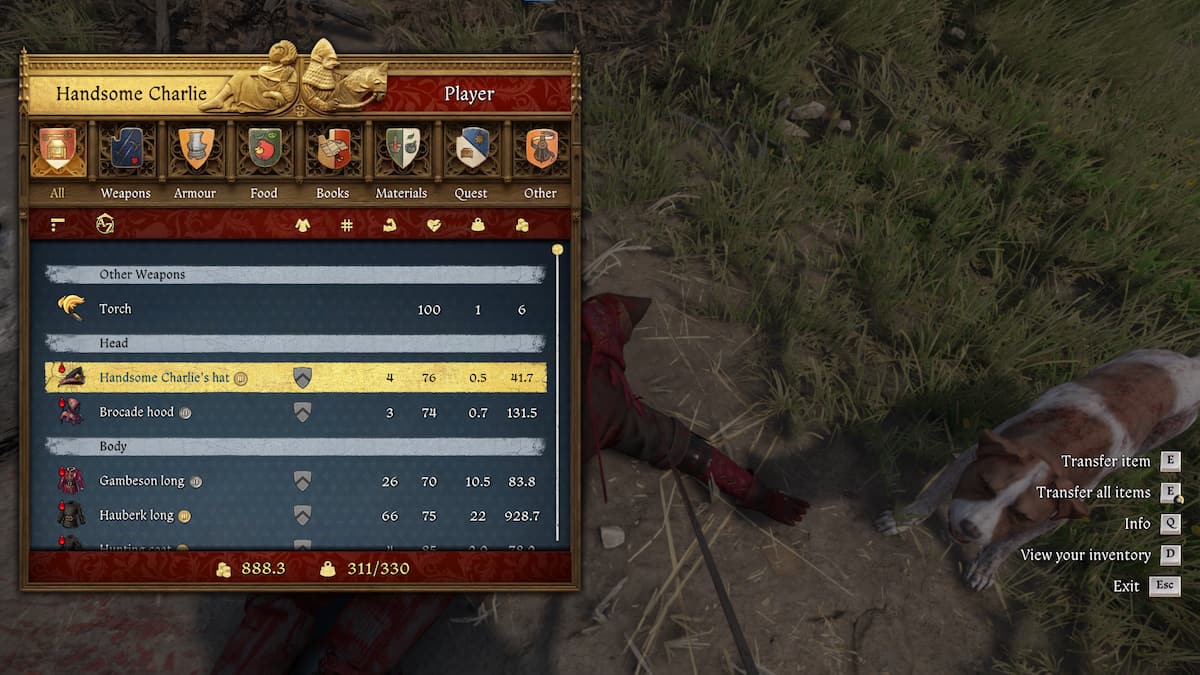The width and height of the screenshot is (1200, 675).
Task: Show the Handsome Charlie loot panel
Action: click(130, 94)
